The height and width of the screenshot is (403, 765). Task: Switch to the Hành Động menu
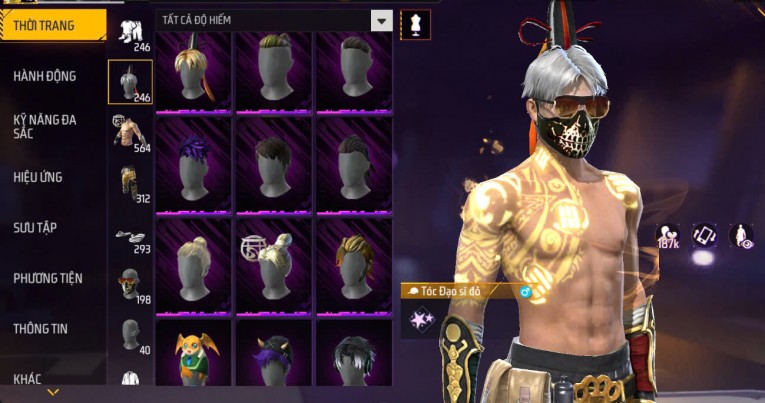45,75
